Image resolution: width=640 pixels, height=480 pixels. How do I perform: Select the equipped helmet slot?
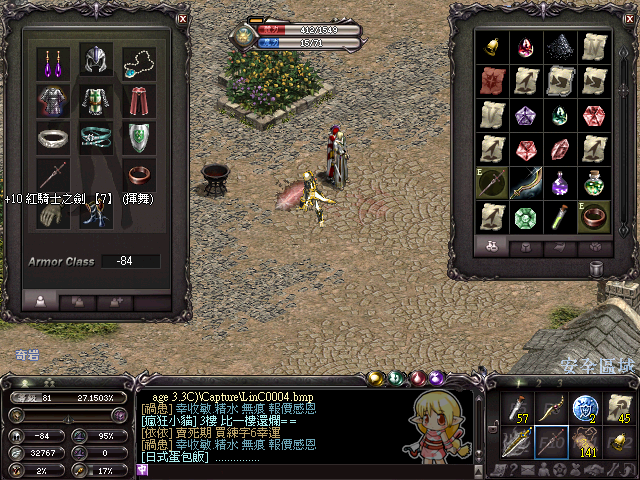click(x=96, y=62)
